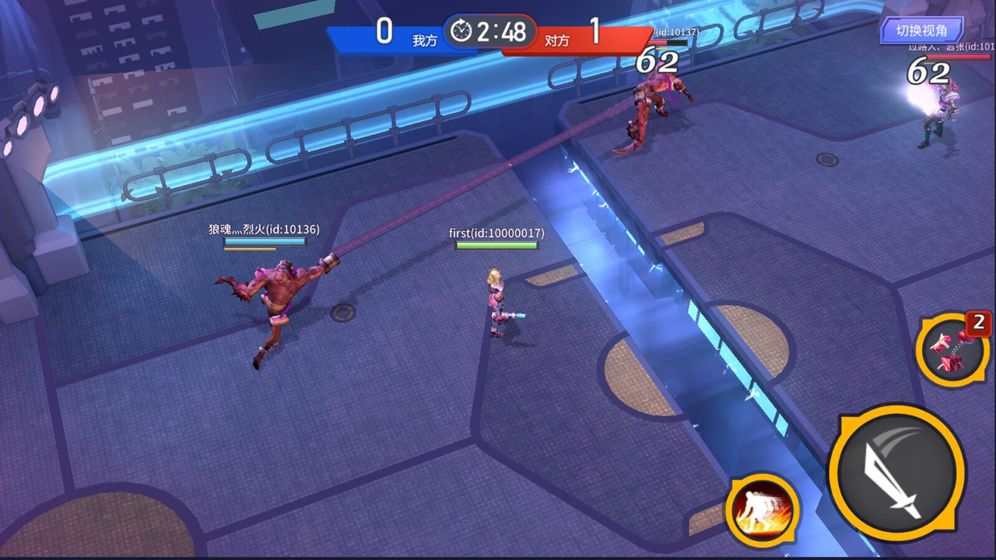Tap the 切换视角 switch view button
This screenshot has height=560, width=996.
(921, 31)
